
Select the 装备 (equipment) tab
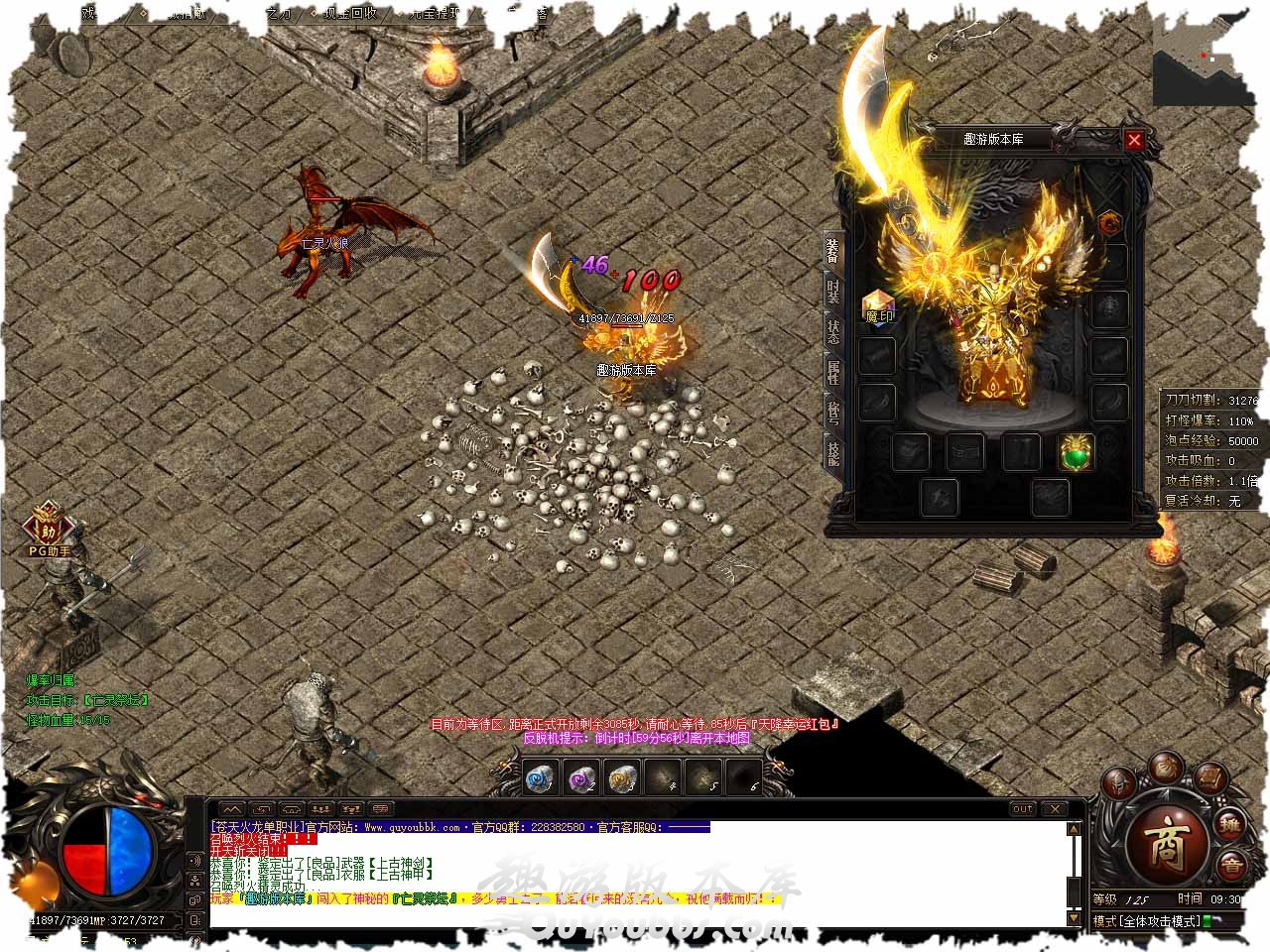tap(833, 251)
